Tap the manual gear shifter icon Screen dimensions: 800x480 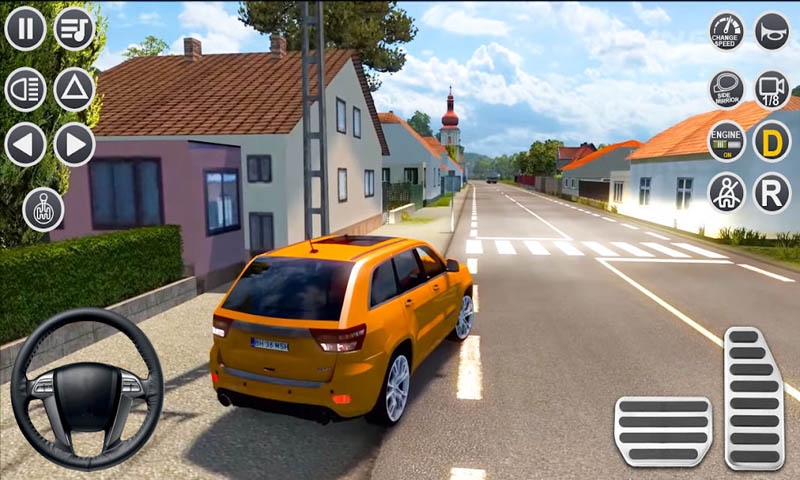tap(43, 209)
